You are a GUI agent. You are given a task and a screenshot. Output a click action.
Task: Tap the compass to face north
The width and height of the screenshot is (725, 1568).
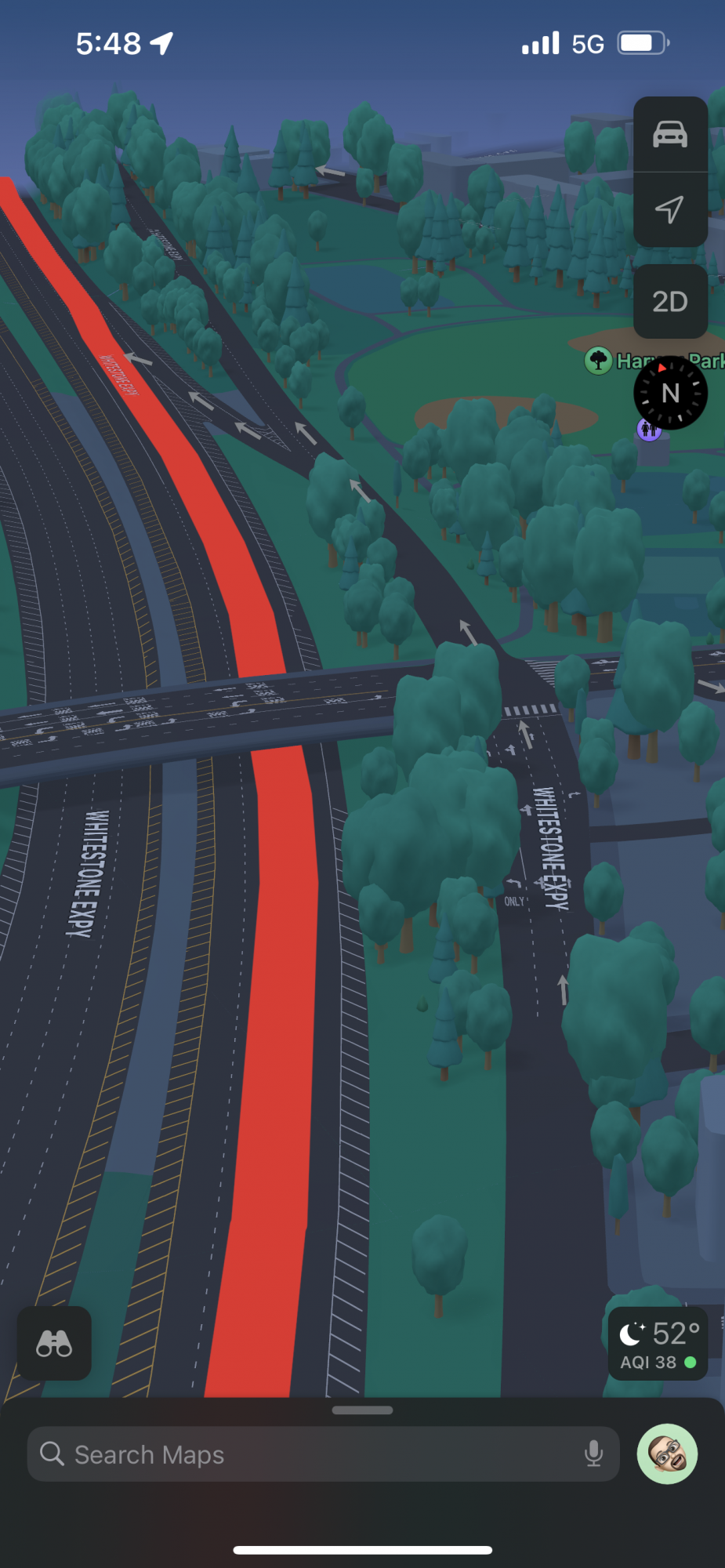670,393
